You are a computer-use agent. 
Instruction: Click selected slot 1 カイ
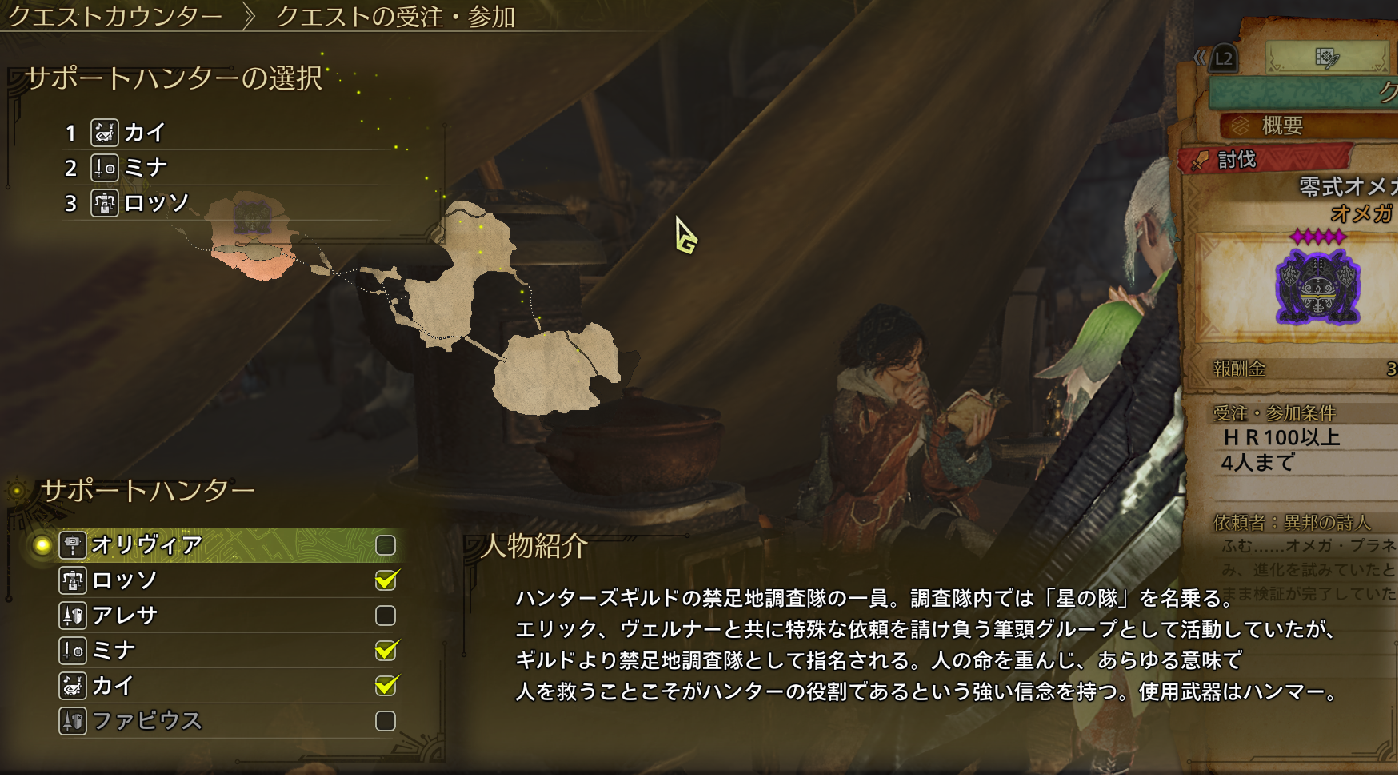click(x=145, y=132)
